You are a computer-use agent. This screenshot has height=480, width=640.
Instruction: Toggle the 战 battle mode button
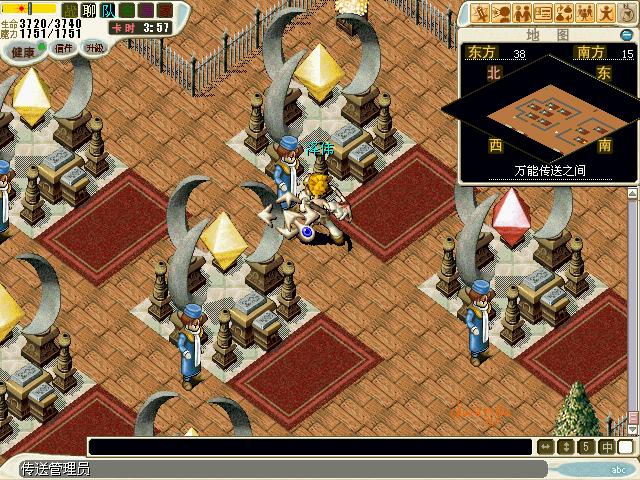tap(71, 9)
